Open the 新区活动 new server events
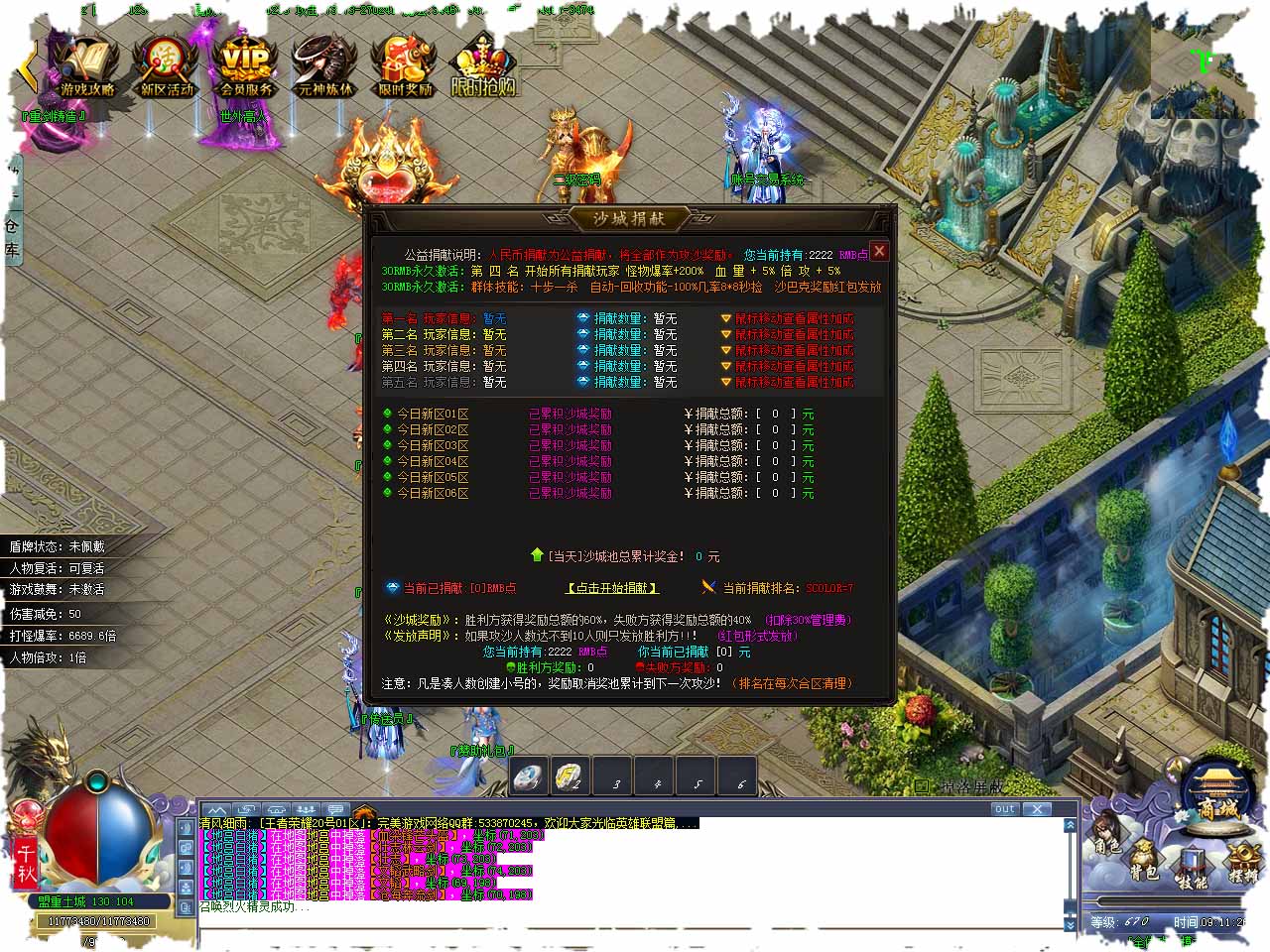Viewport: 1270px width, 952px height. pos(166,67)
